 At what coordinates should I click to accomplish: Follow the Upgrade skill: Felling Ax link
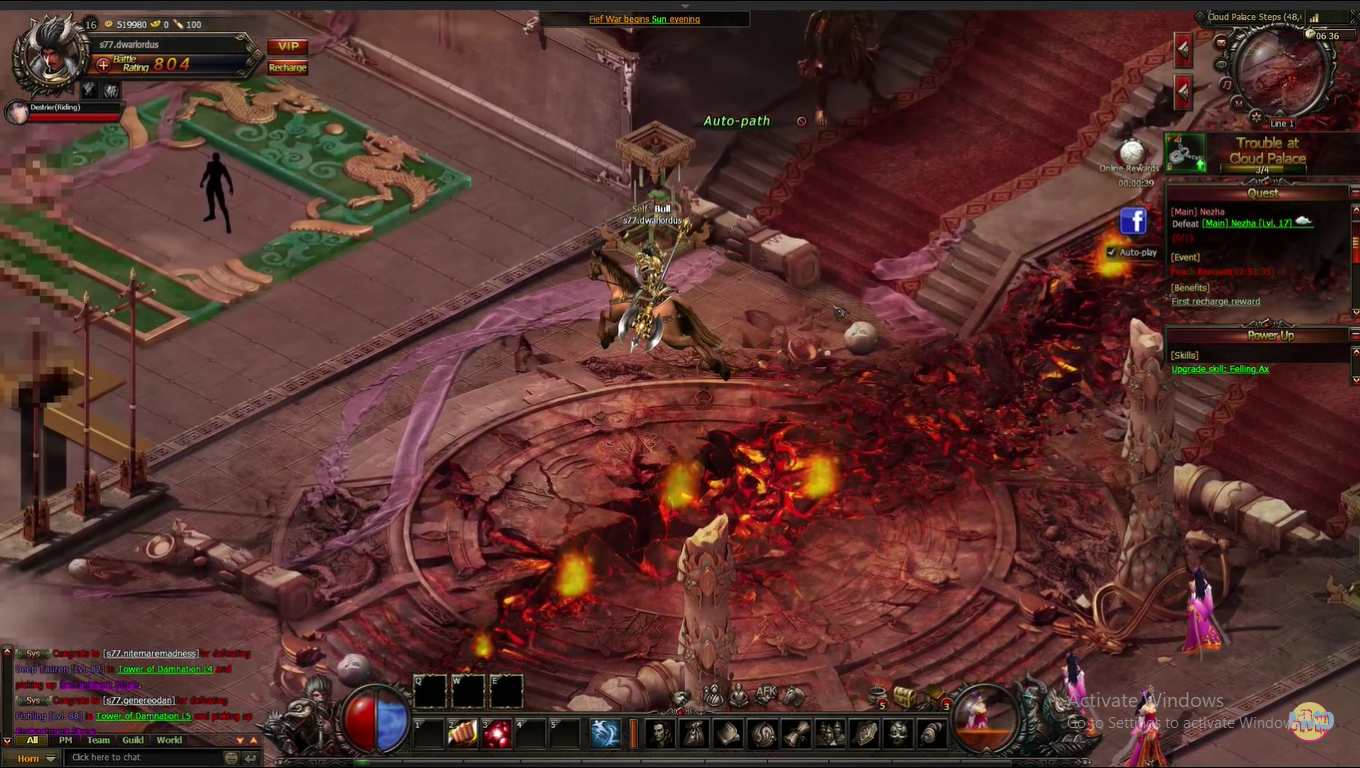pos(1219,369)
